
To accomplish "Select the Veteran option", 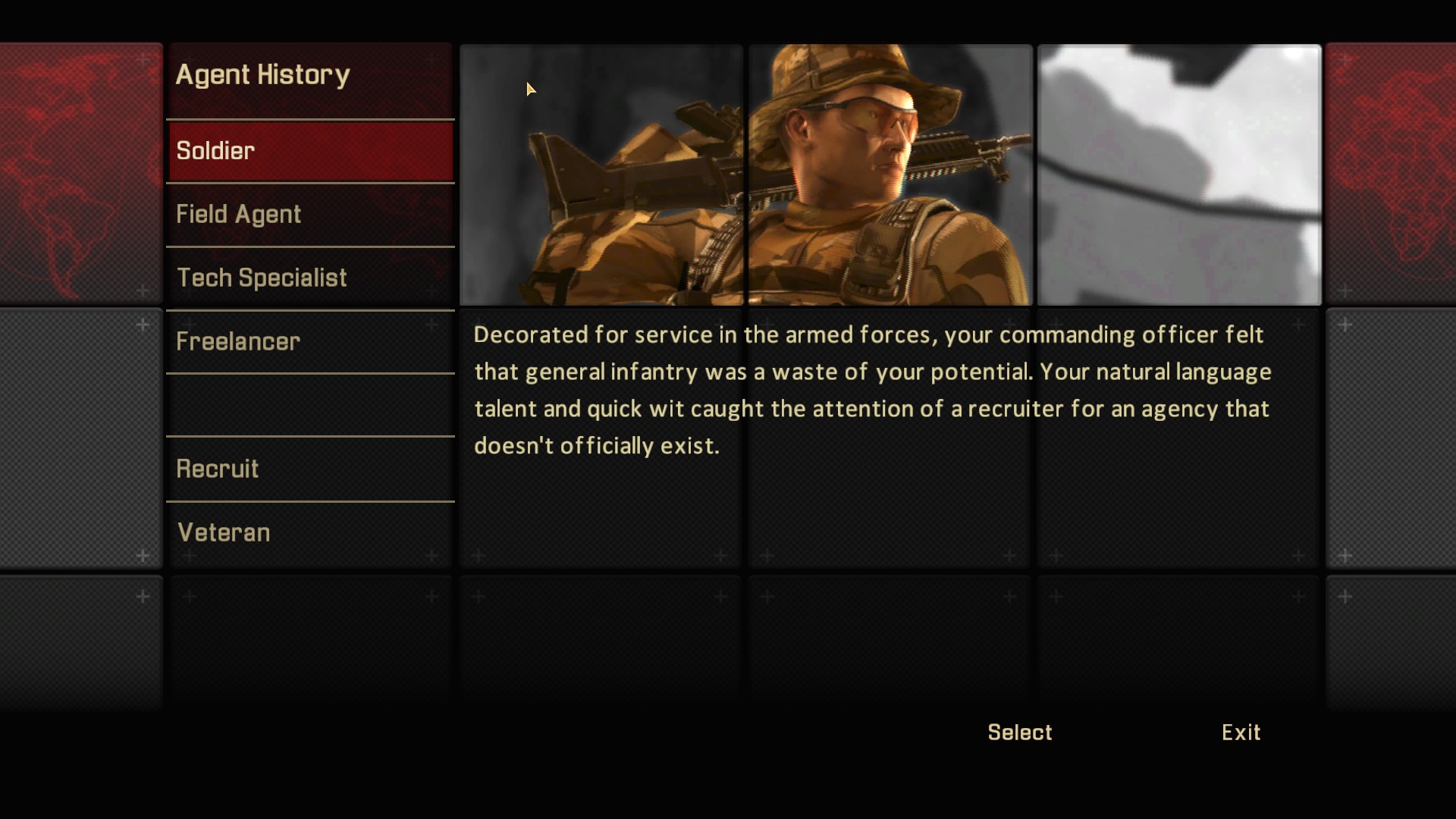I will [310, 533].
